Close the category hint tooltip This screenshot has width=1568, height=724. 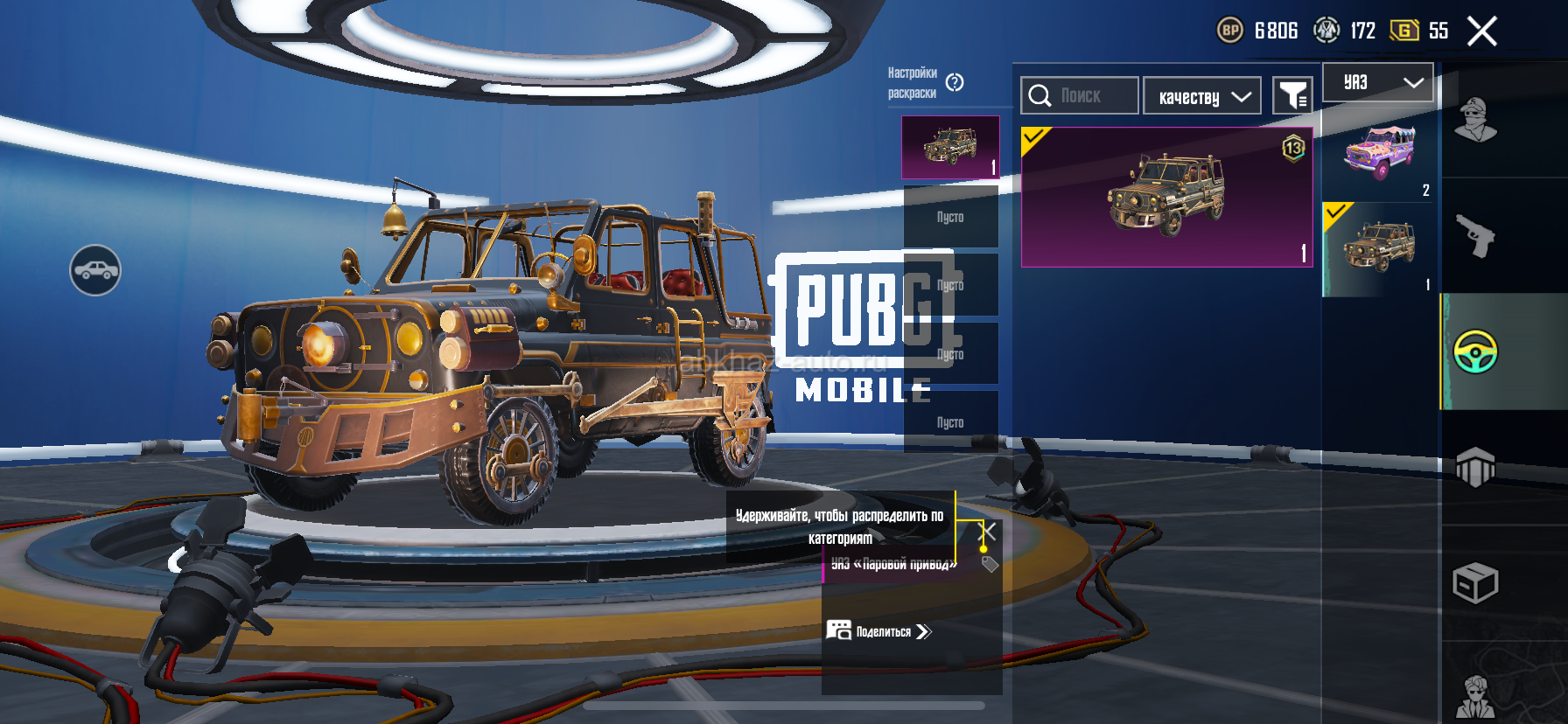click(x=987, y=531)
